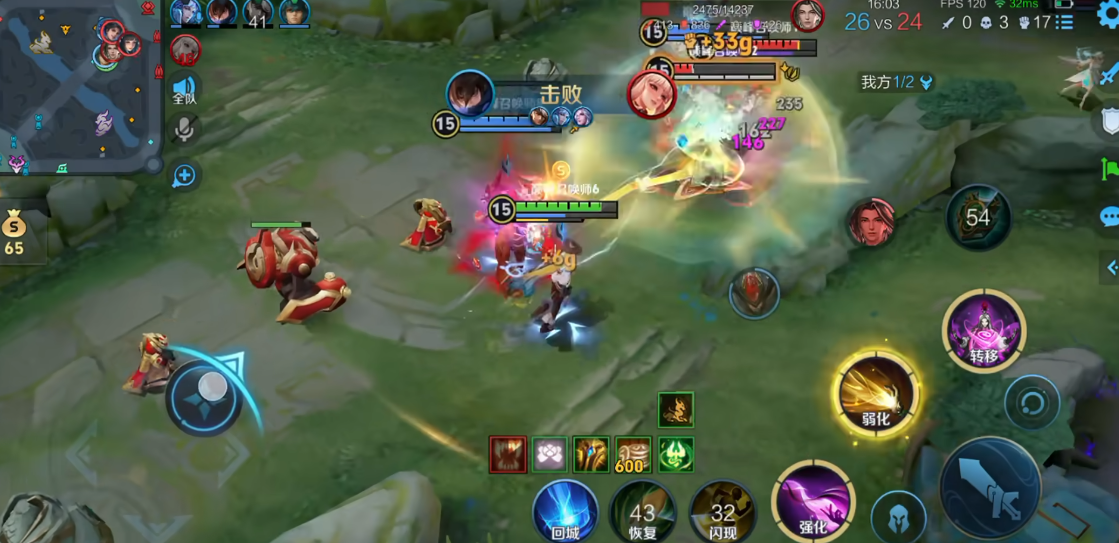Open the gold shop showing 65 coins
Image resolution: width=1119 pixels, height=543 pixels.
(14, 234)
